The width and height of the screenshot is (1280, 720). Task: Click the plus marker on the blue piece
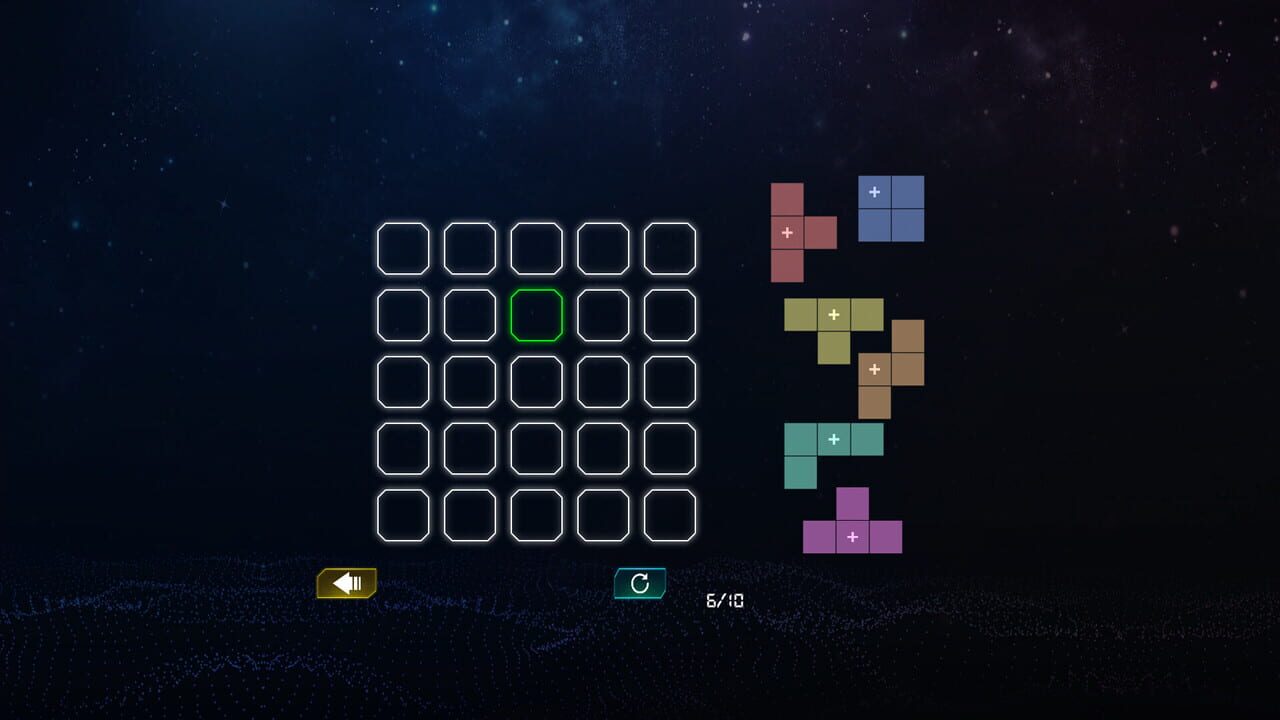872,190
